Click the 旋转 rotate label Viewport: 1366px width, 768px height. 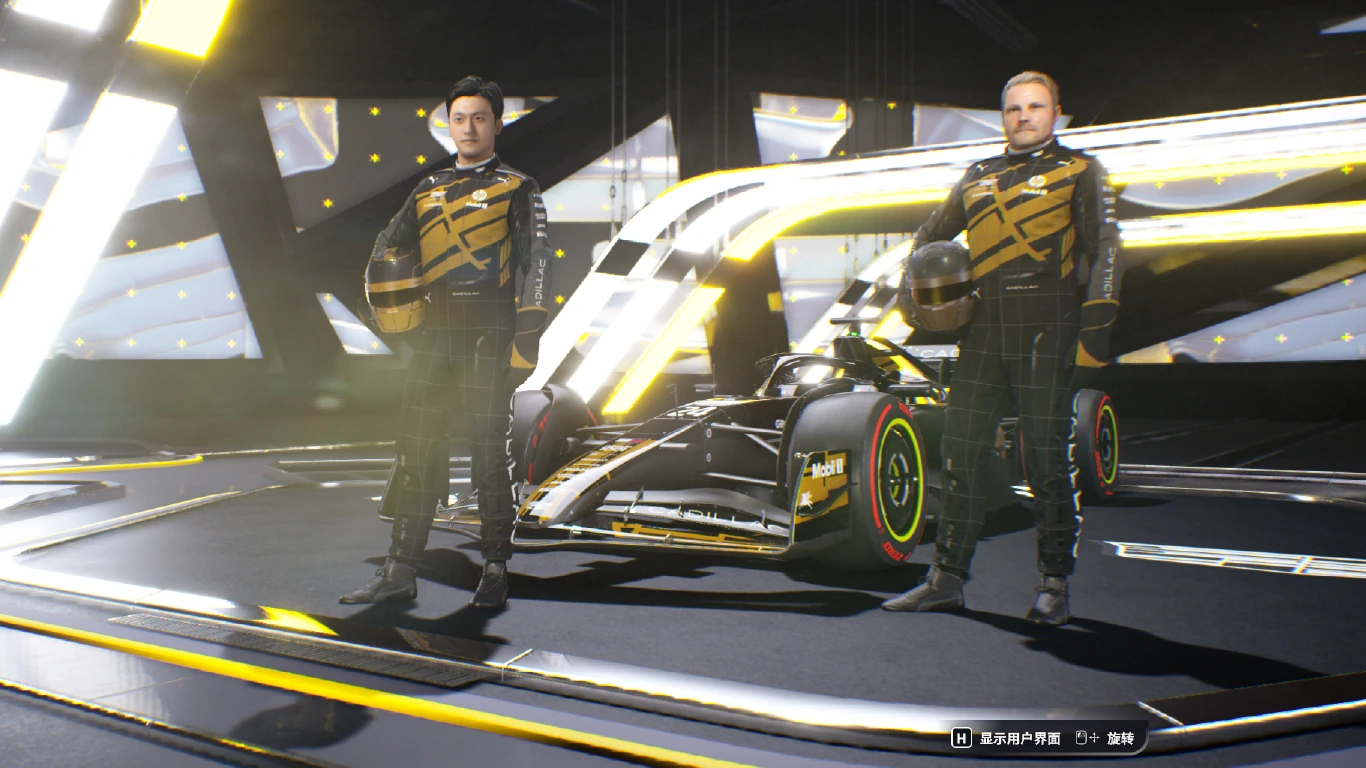pos(1122,738)
